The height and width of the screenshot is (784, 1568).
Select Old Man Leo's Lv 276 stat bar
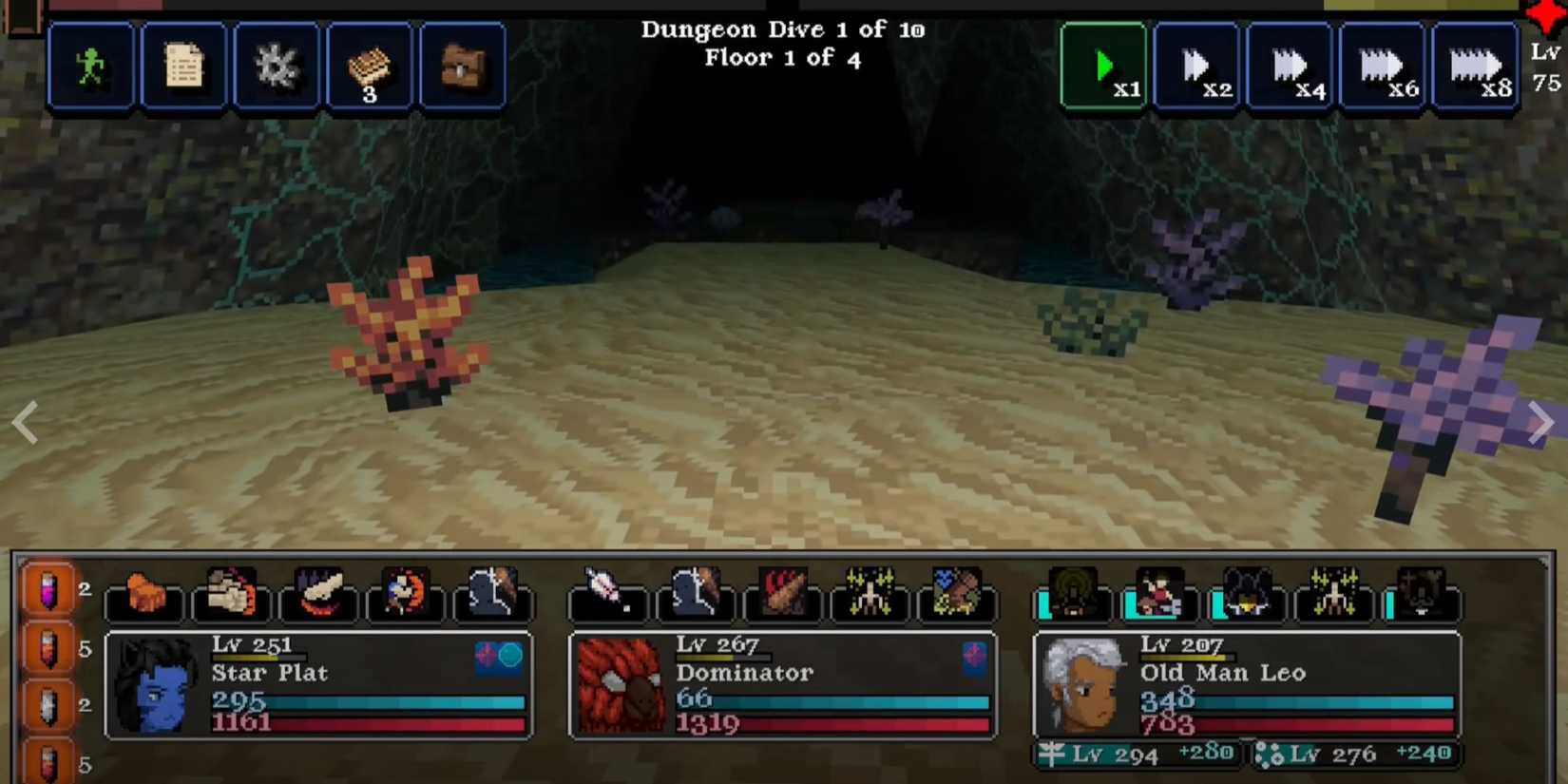(x=1354, y=755)
